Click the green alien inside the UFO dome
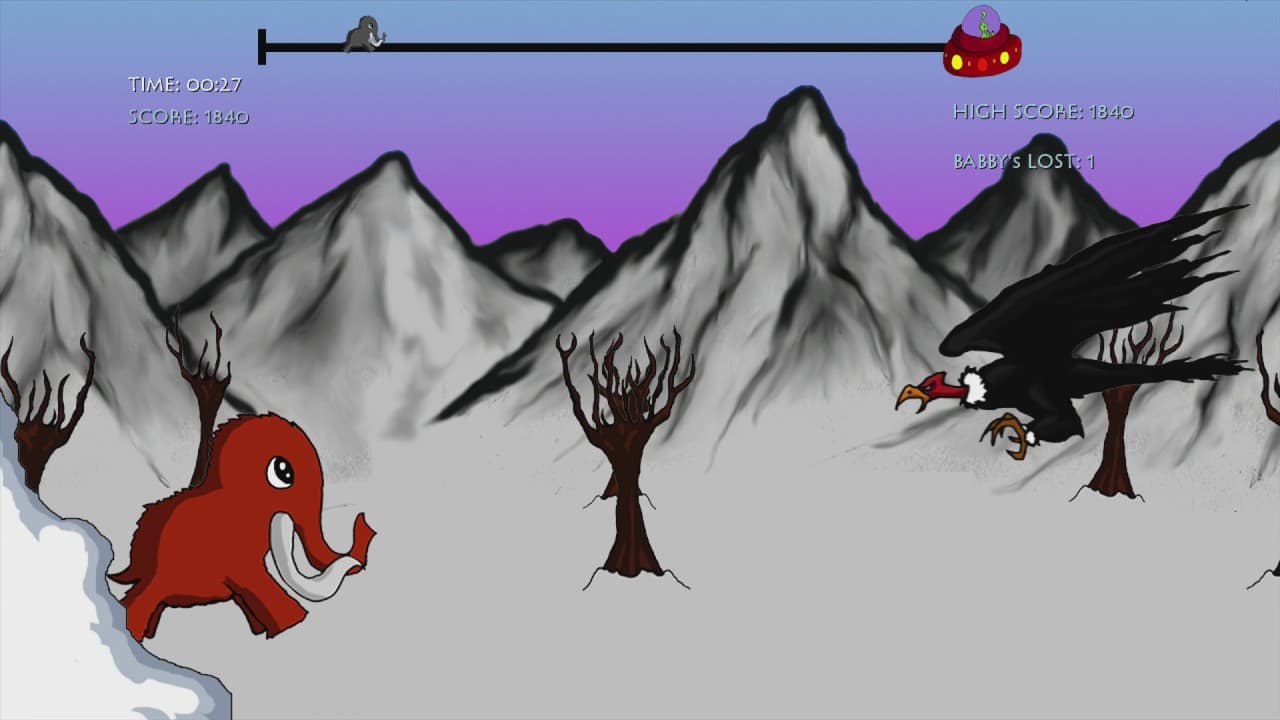 [982, 28]
